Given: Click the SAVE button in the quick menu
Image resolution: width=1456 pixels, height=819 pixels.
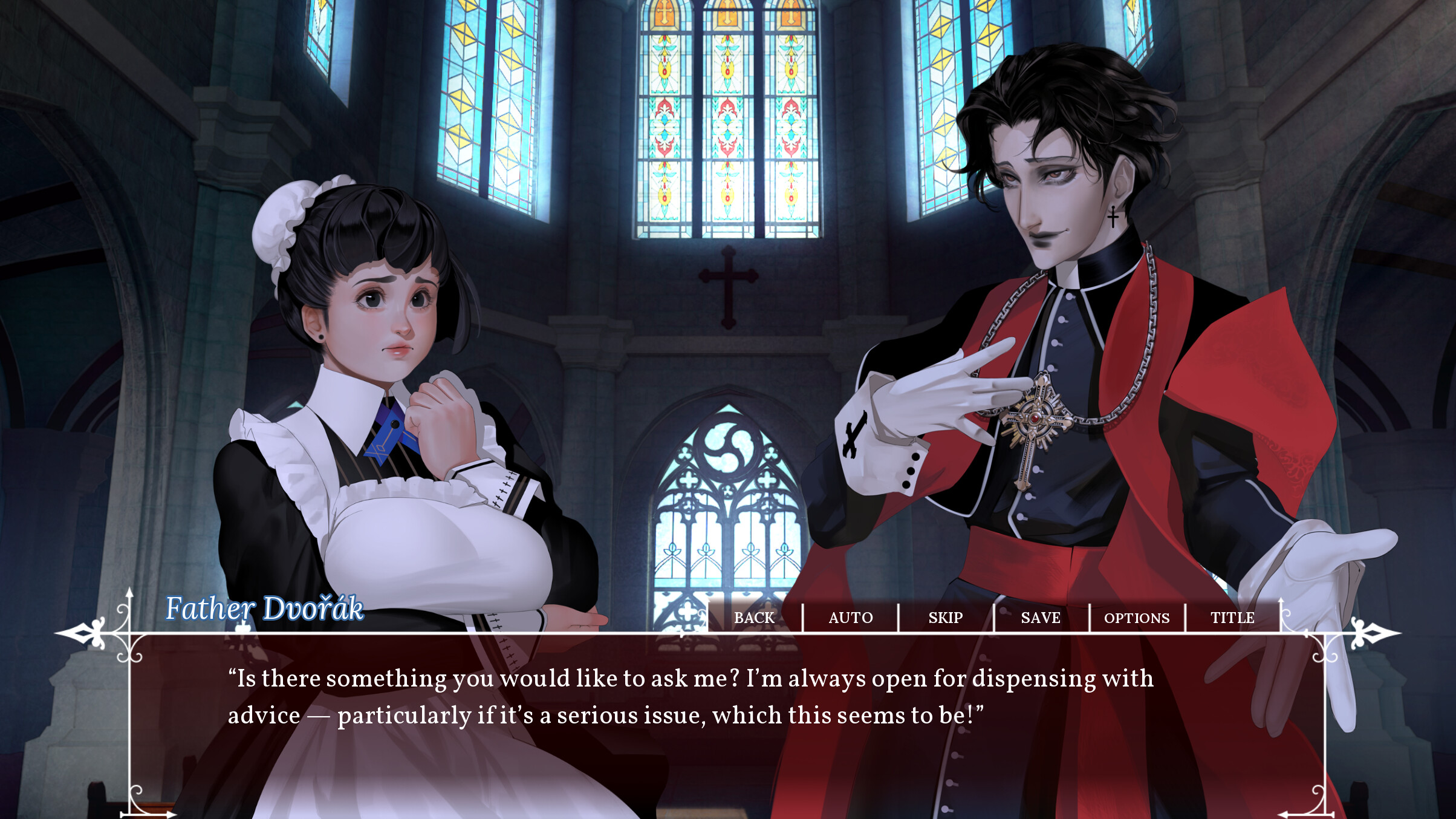Looking at the screenshot, I should (x=1040, y=618).
